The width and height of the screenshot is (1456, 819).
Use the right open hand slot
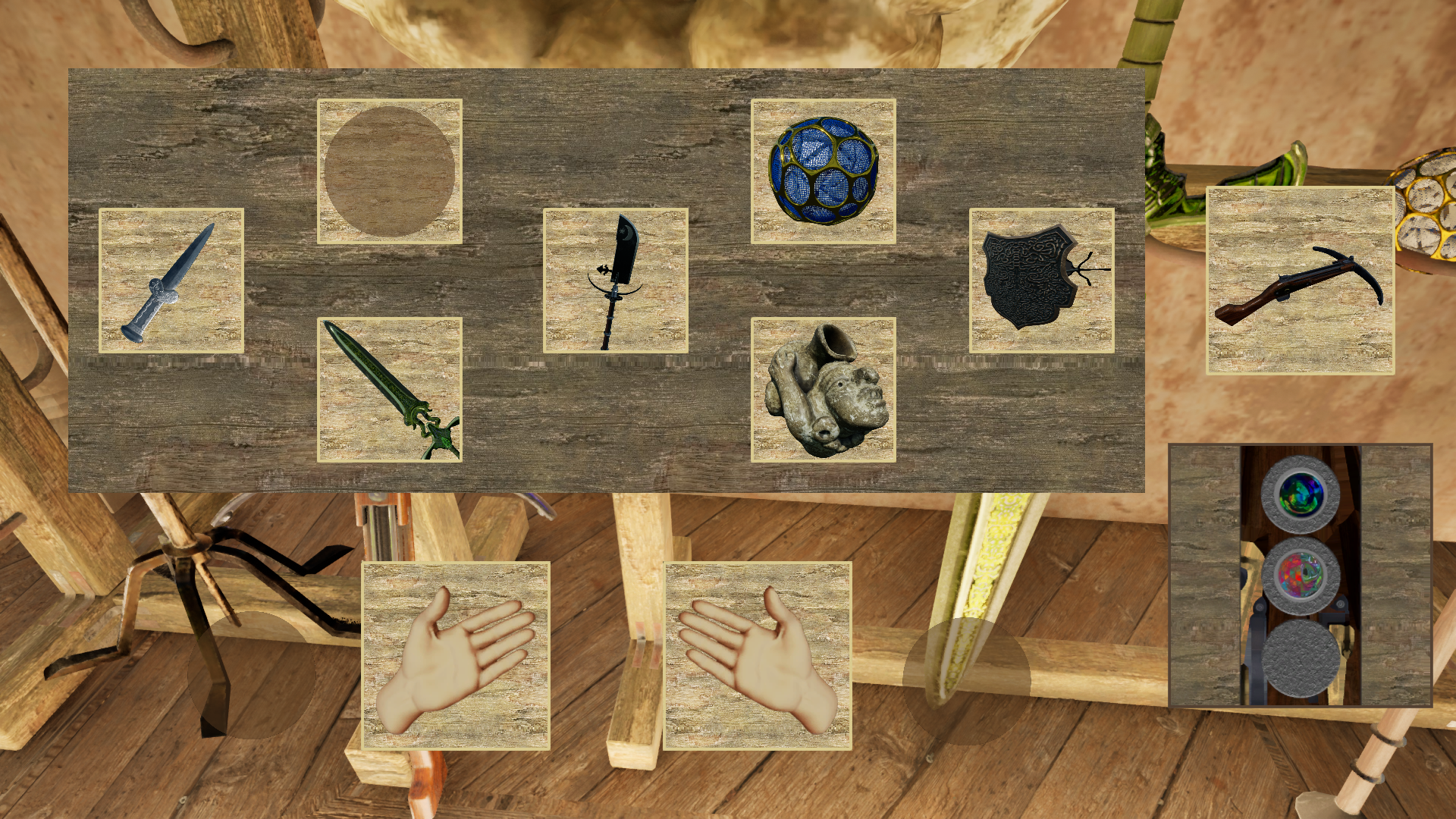click(x=758, y=656)
